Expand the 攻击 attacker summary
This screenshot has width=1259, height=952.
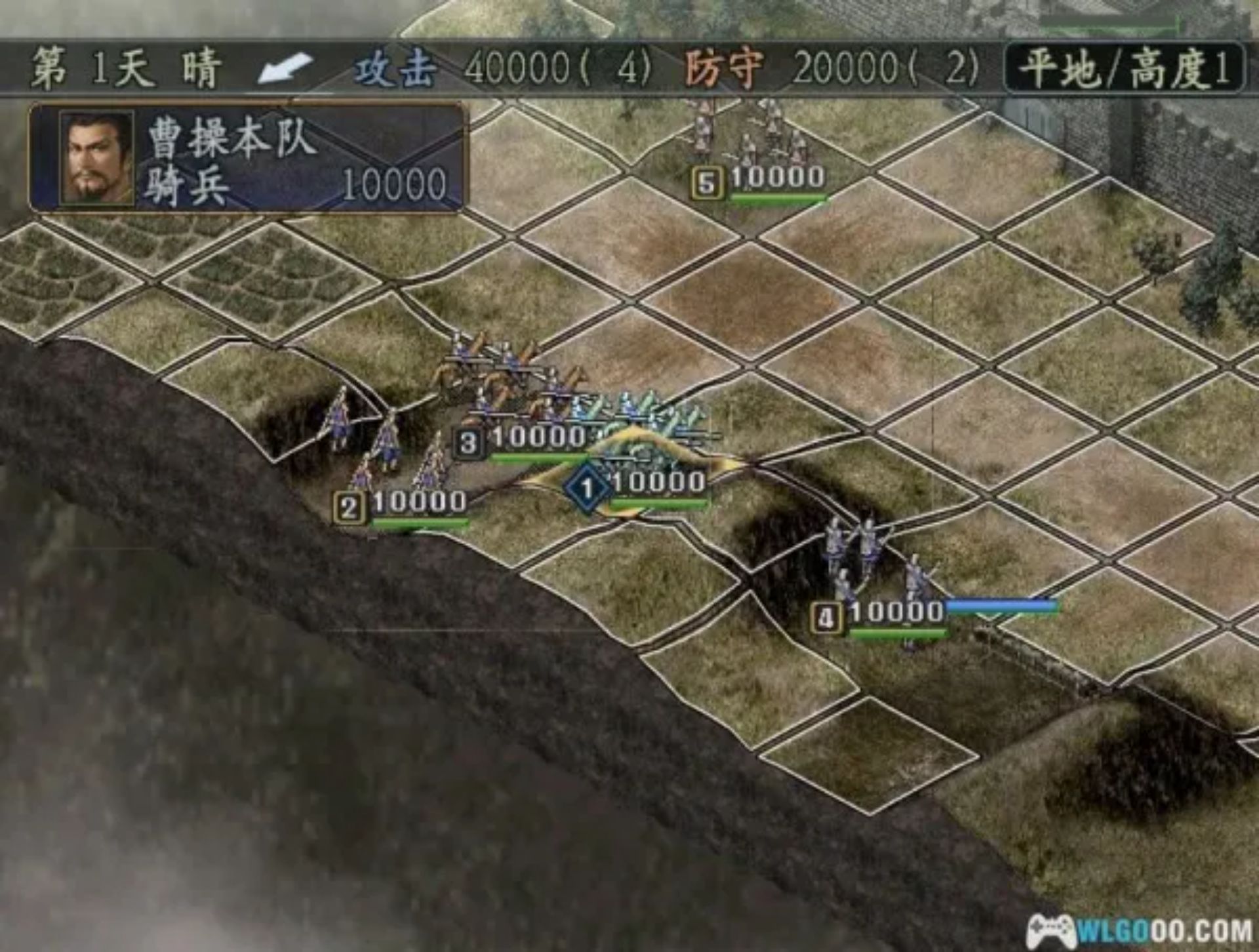click(393, 69)
